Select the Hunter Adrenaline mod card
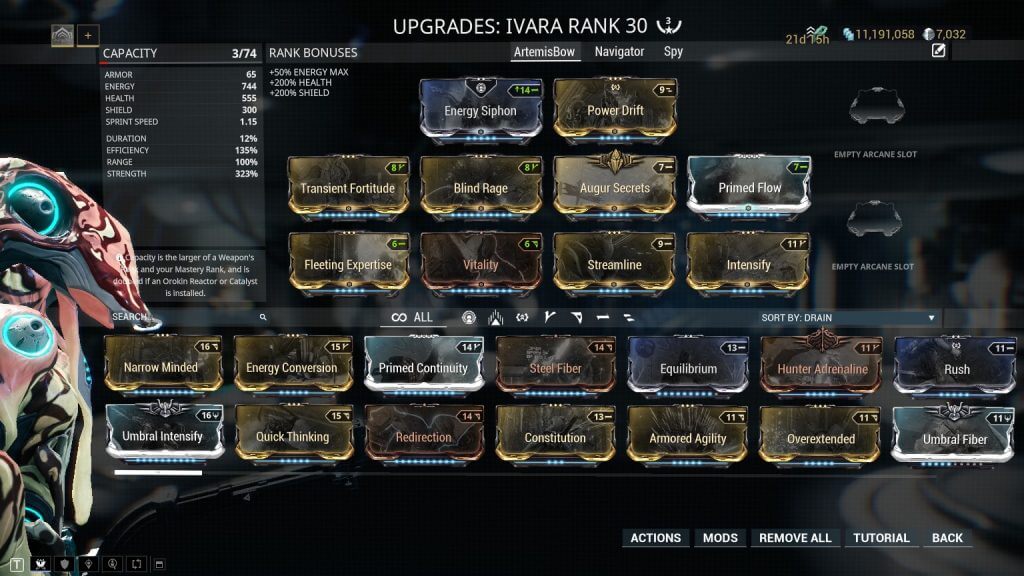 pos(822,367)
